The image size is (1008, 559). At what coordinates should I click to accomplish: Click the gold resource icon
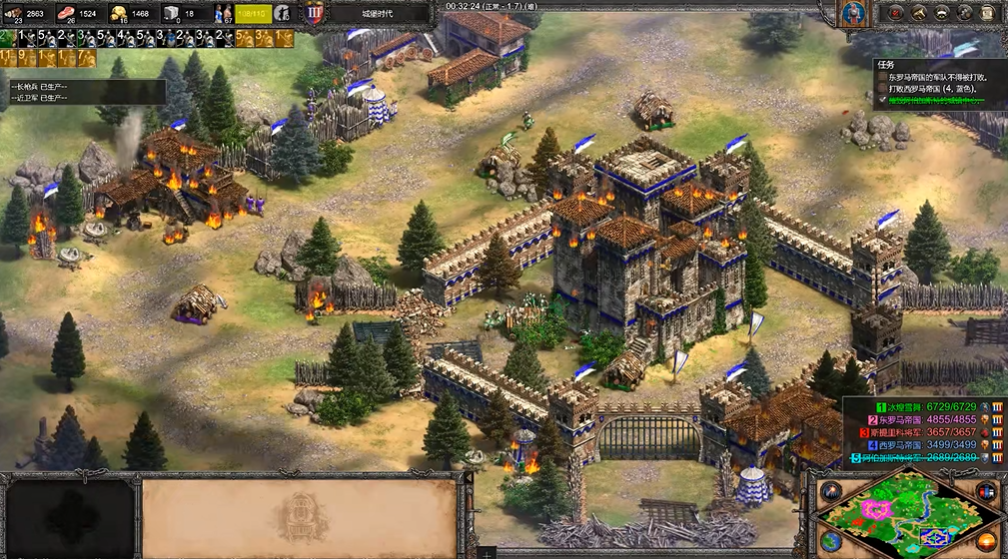pos(120,13)
